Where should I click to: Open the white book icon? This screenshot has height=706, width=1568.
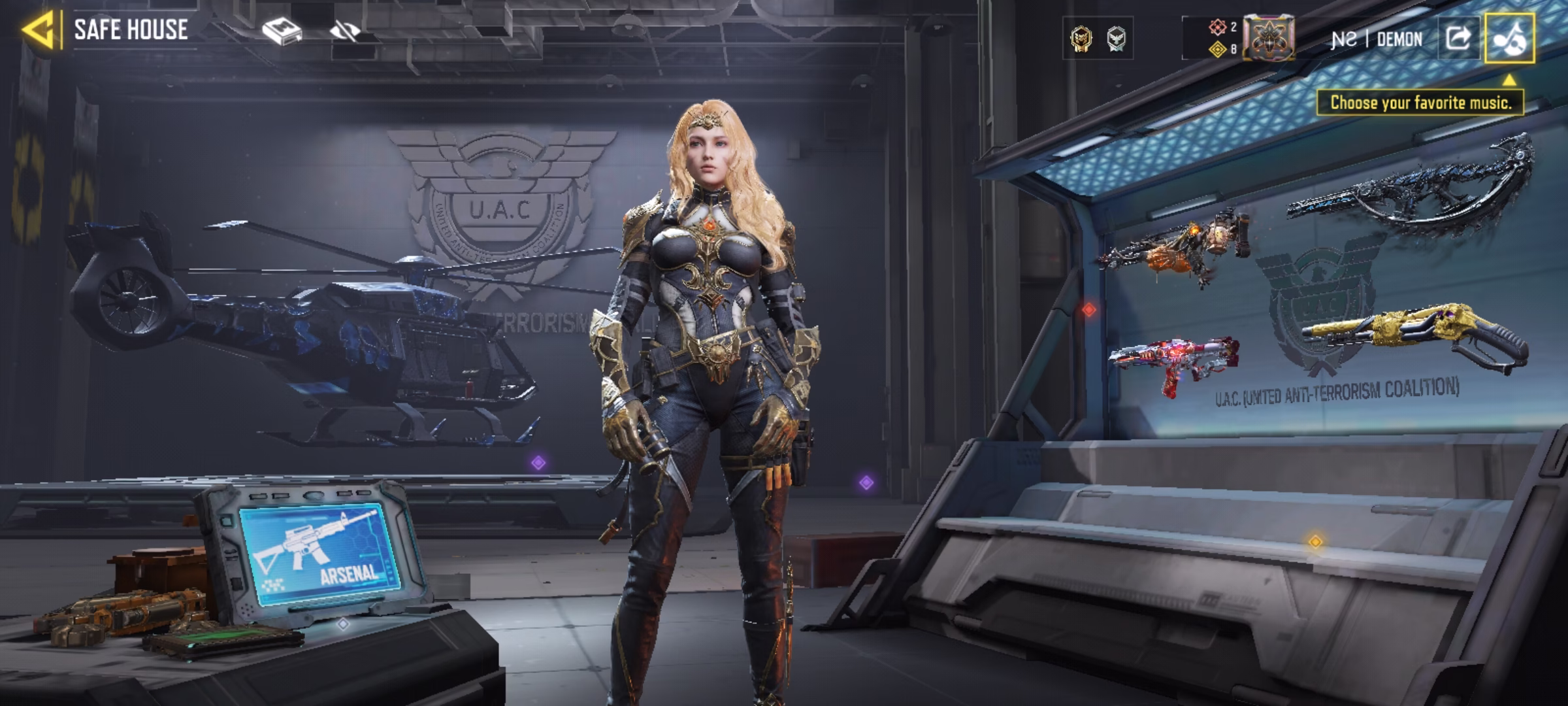pos(282,31)
